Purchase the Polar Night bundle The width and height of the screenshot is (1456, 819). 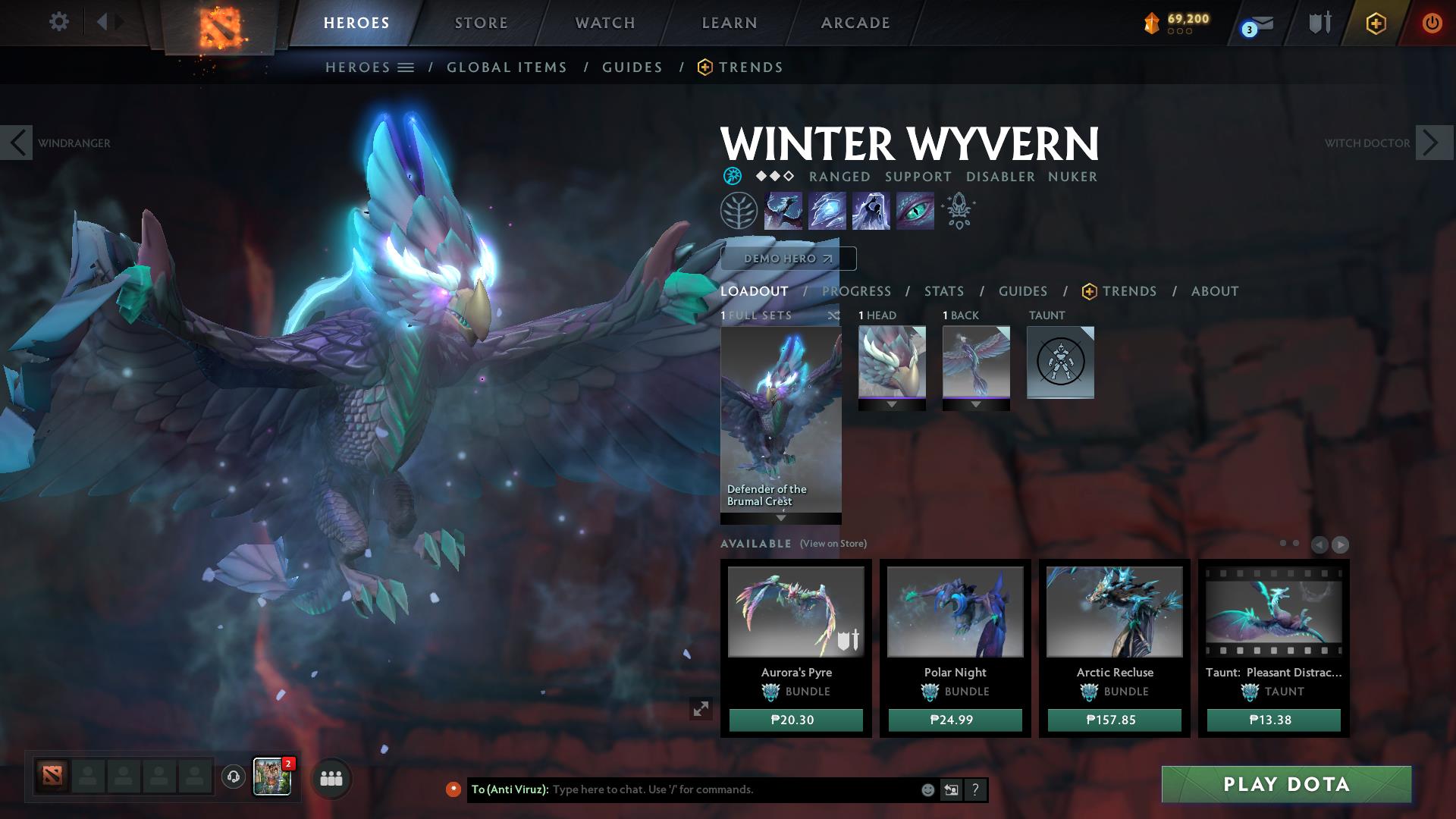[x=955, y=720]
